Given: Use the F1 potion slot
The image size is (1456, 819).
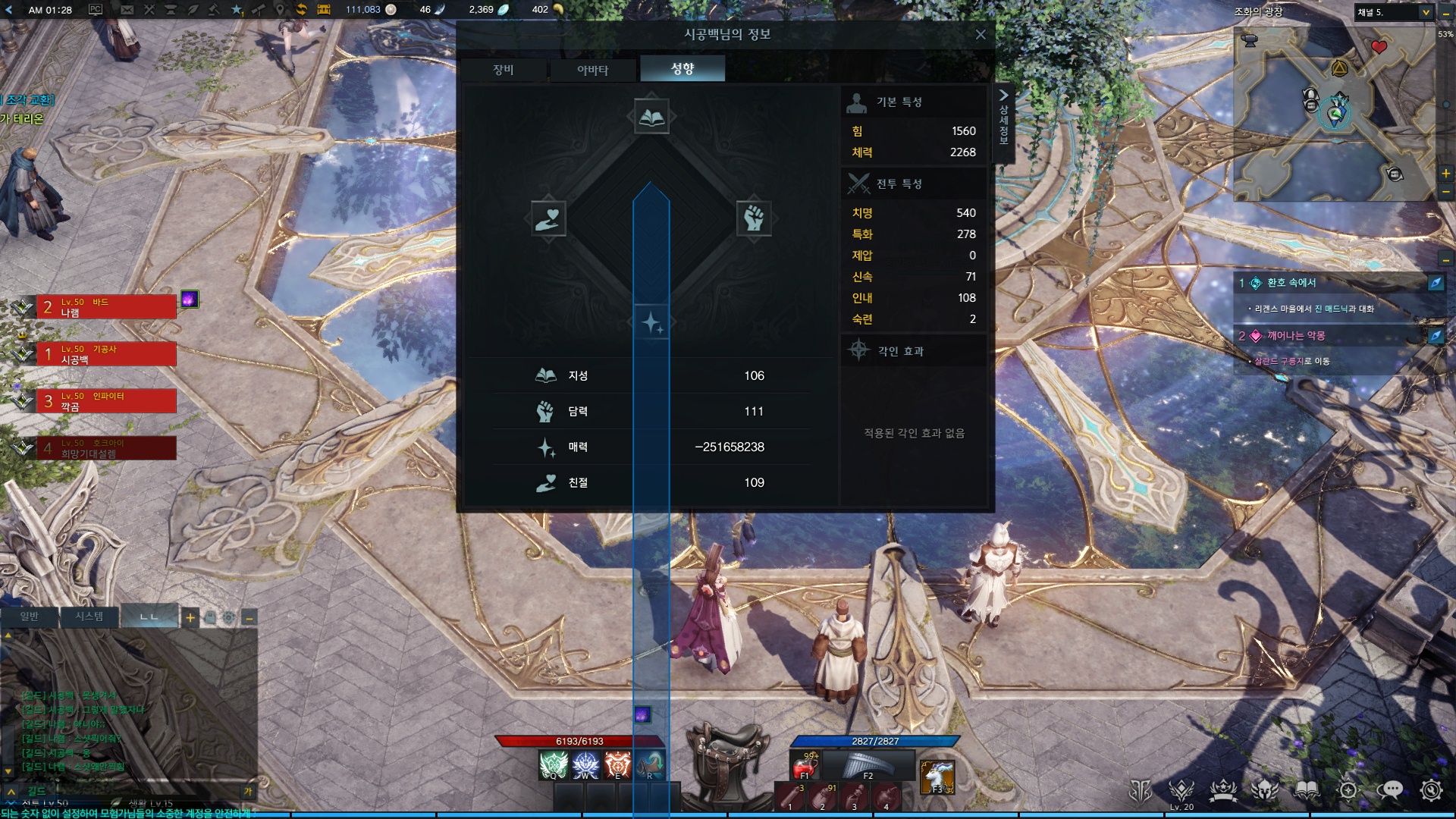Looking at the screenshot, I should pos(804,764).
